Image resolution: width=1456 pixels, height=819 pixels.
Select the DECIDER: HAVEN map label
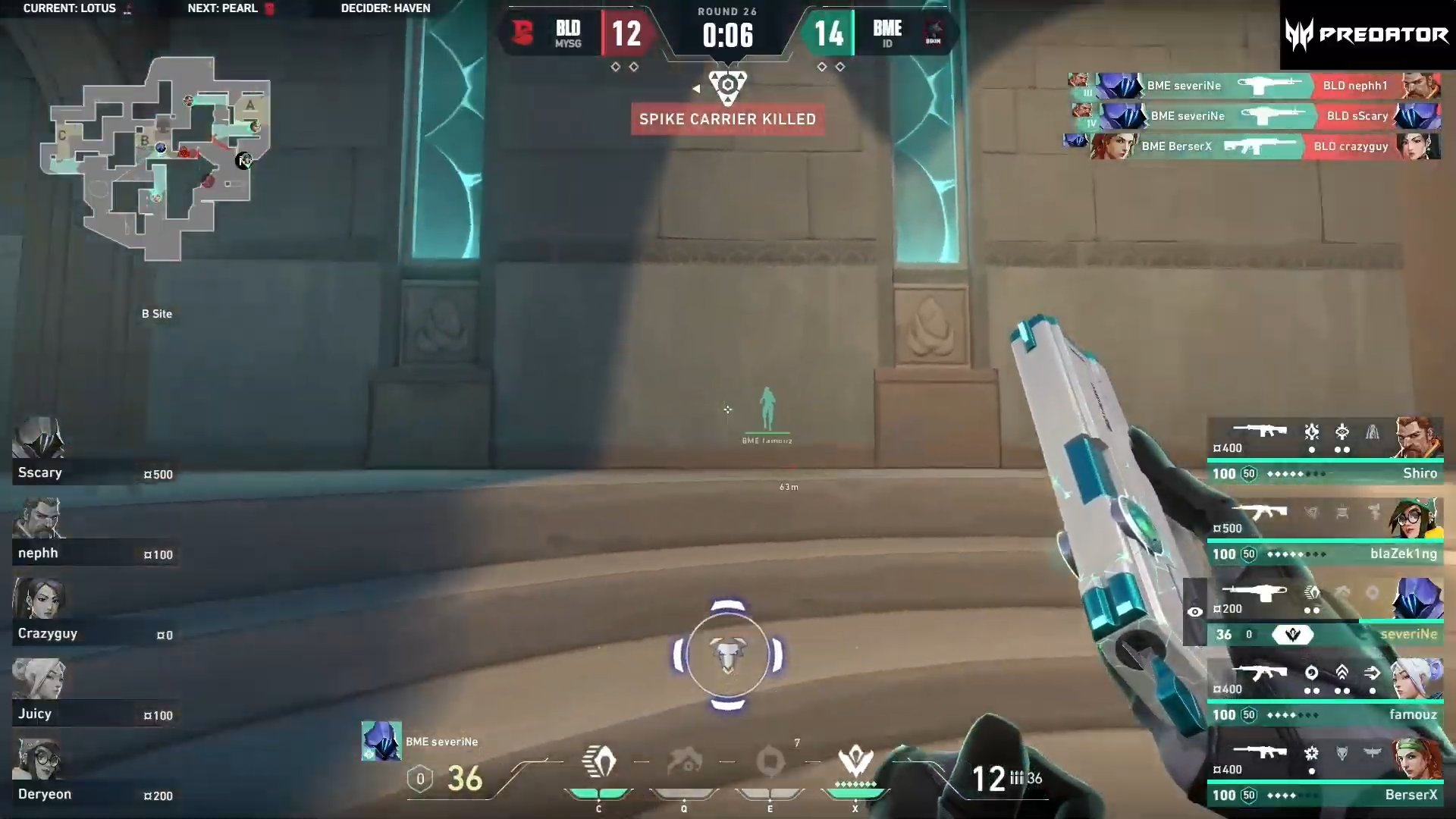click(387, 8)
